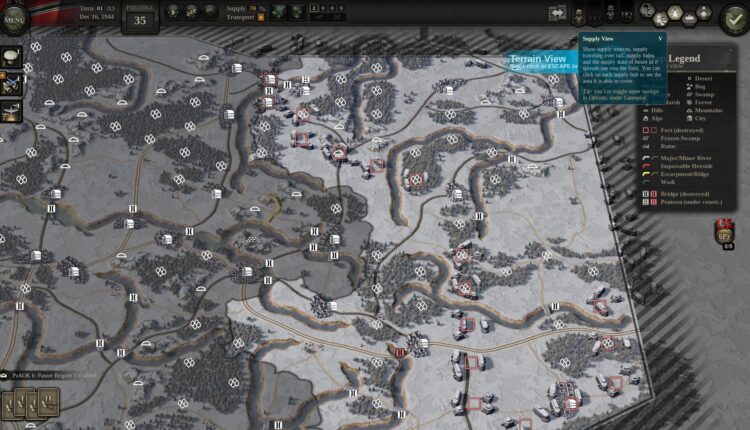Select the Prestige 35 counter panel
The height and width of the screenshot is (430, 750).
click(x=139, y=15)
